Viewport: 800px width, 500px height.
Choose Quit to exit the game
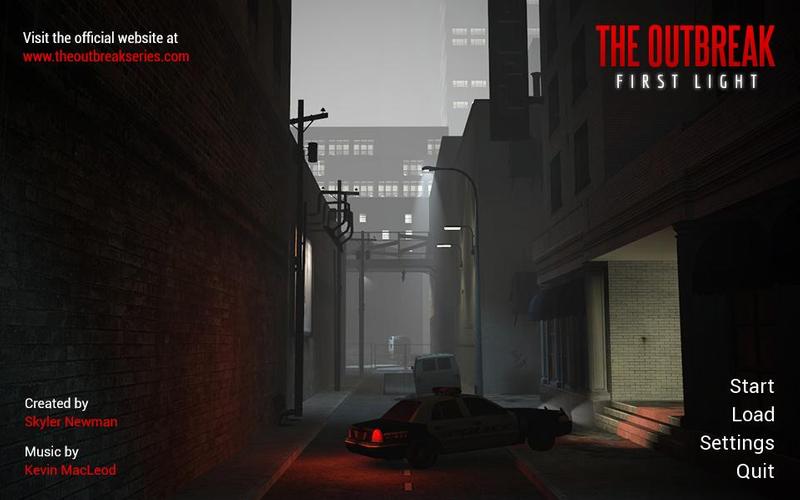click(755, 470)
